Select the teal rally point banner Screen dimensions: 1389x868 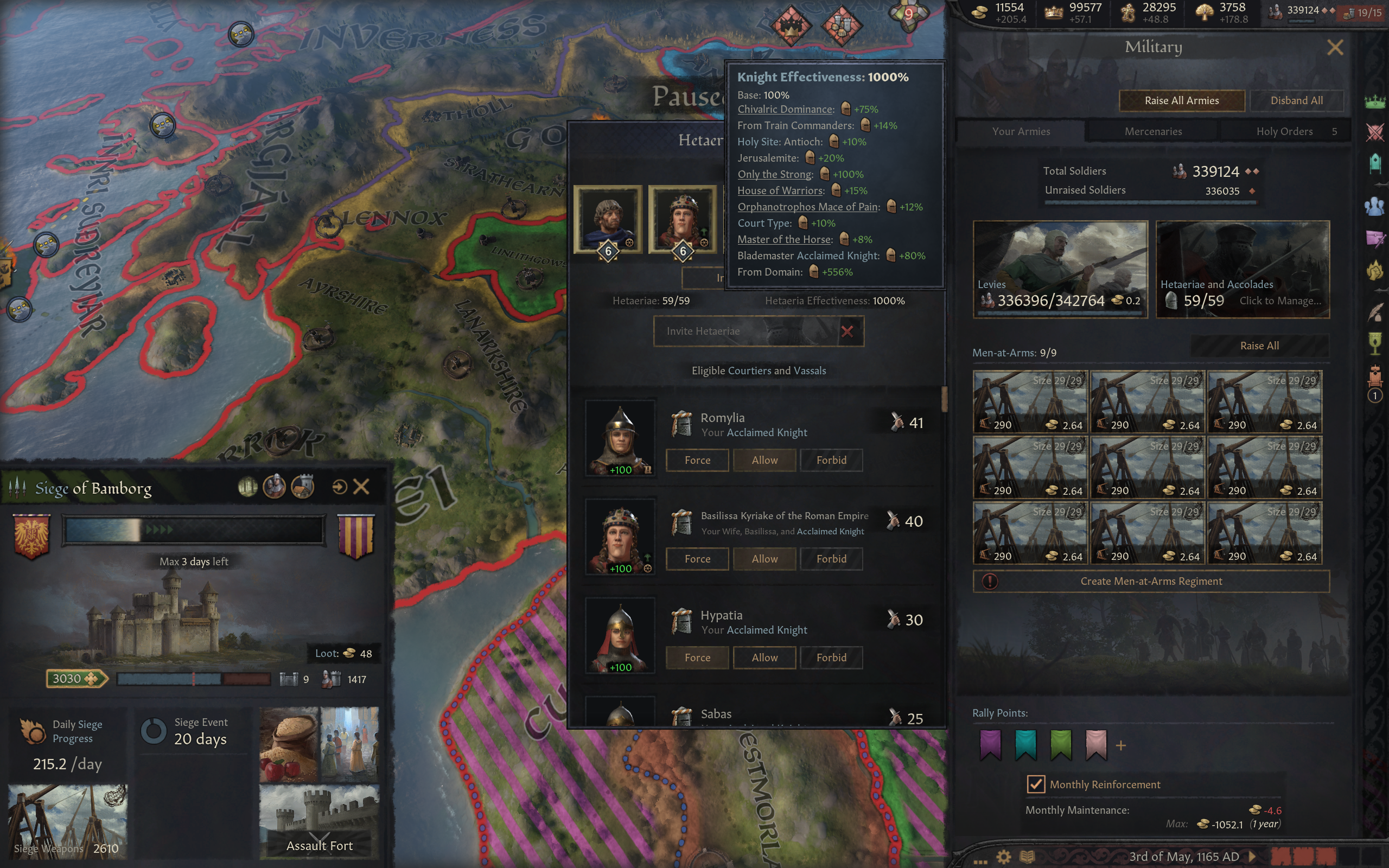pos(1025,744)
